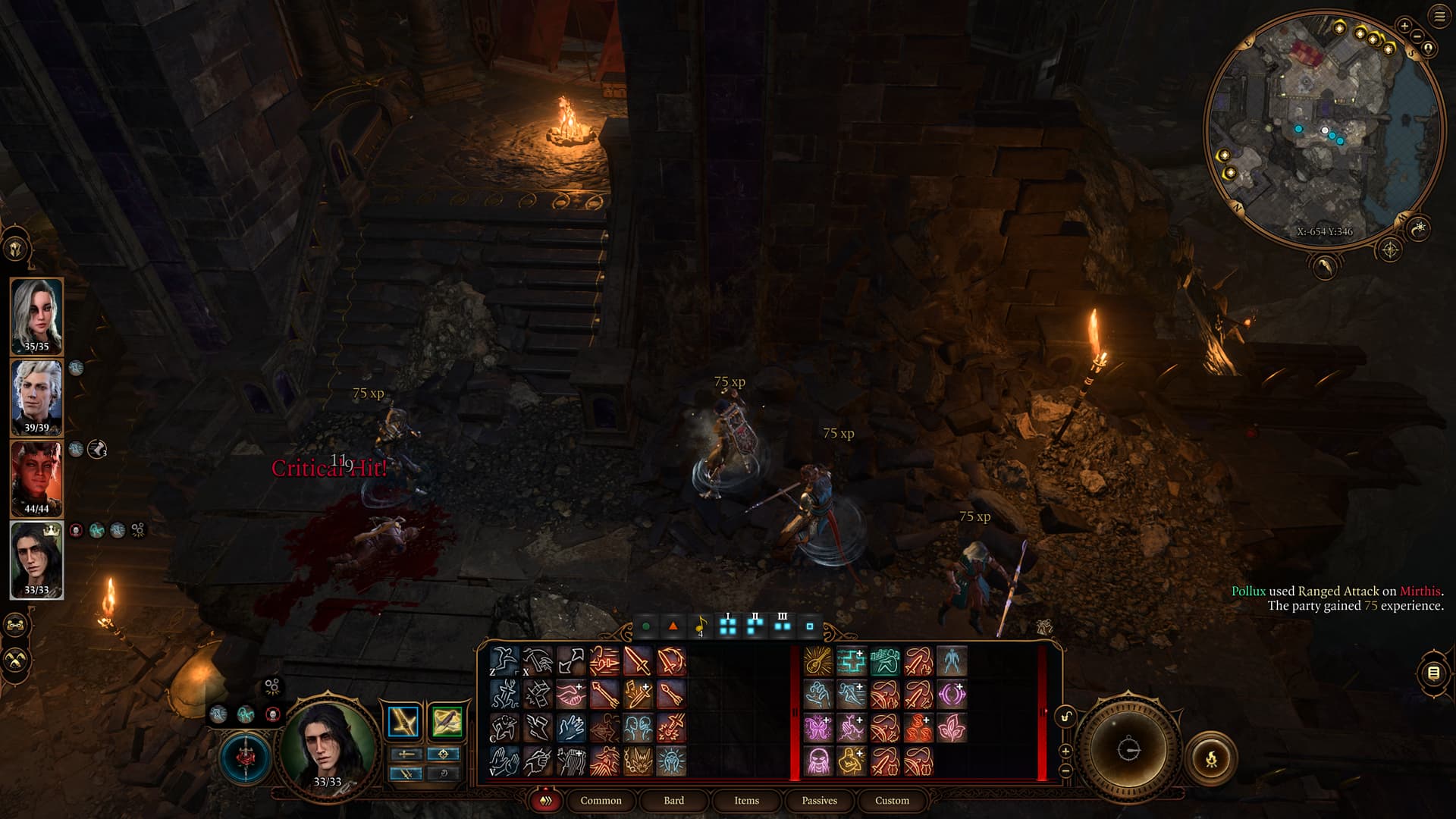Viewport: 1456px width, 819px height.
Task: Open the Bard hotbar tab
Action: point(673,800)
